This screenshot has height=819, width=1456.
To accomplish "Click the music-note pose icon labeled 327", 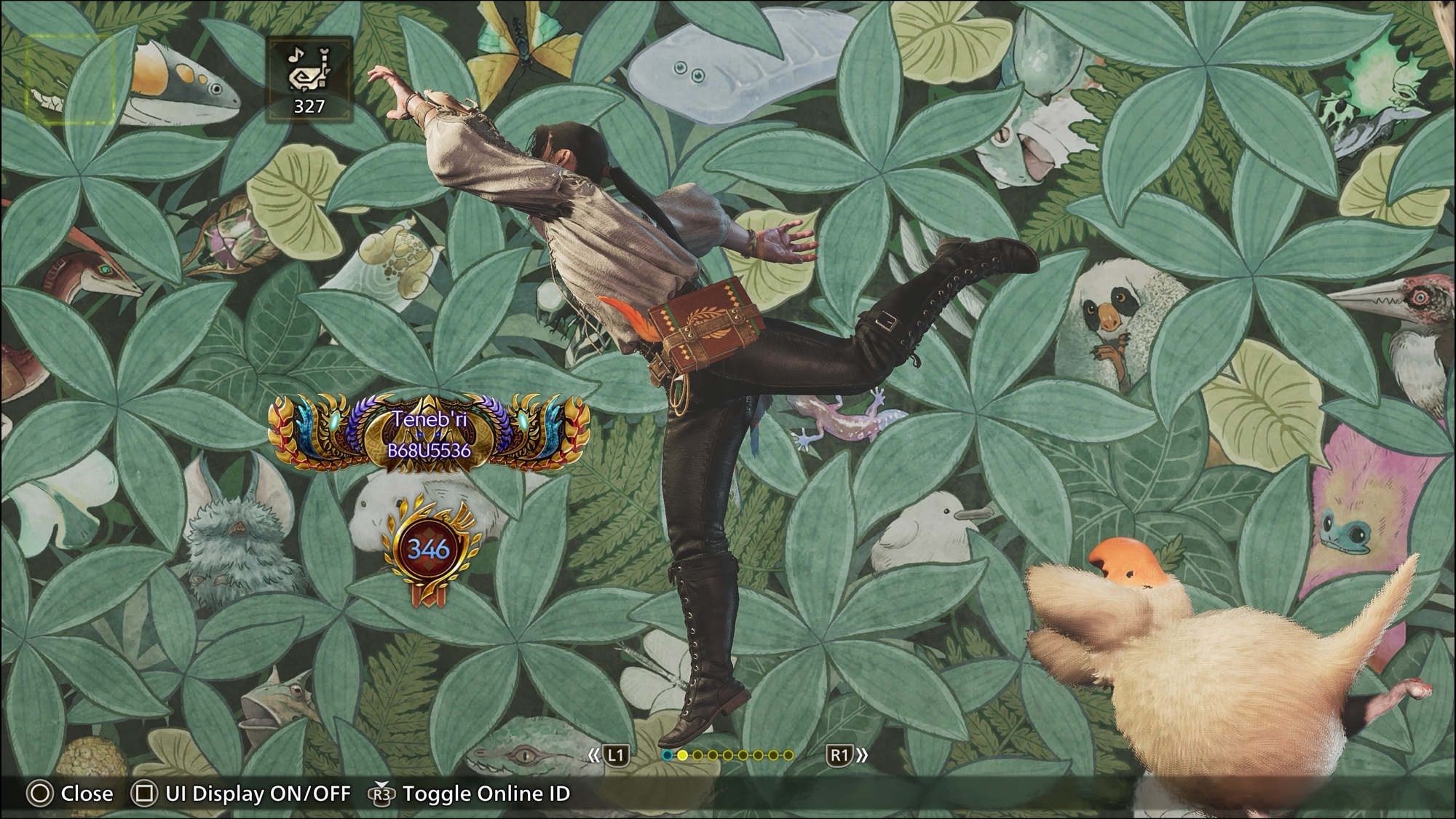I will [309, 79].
